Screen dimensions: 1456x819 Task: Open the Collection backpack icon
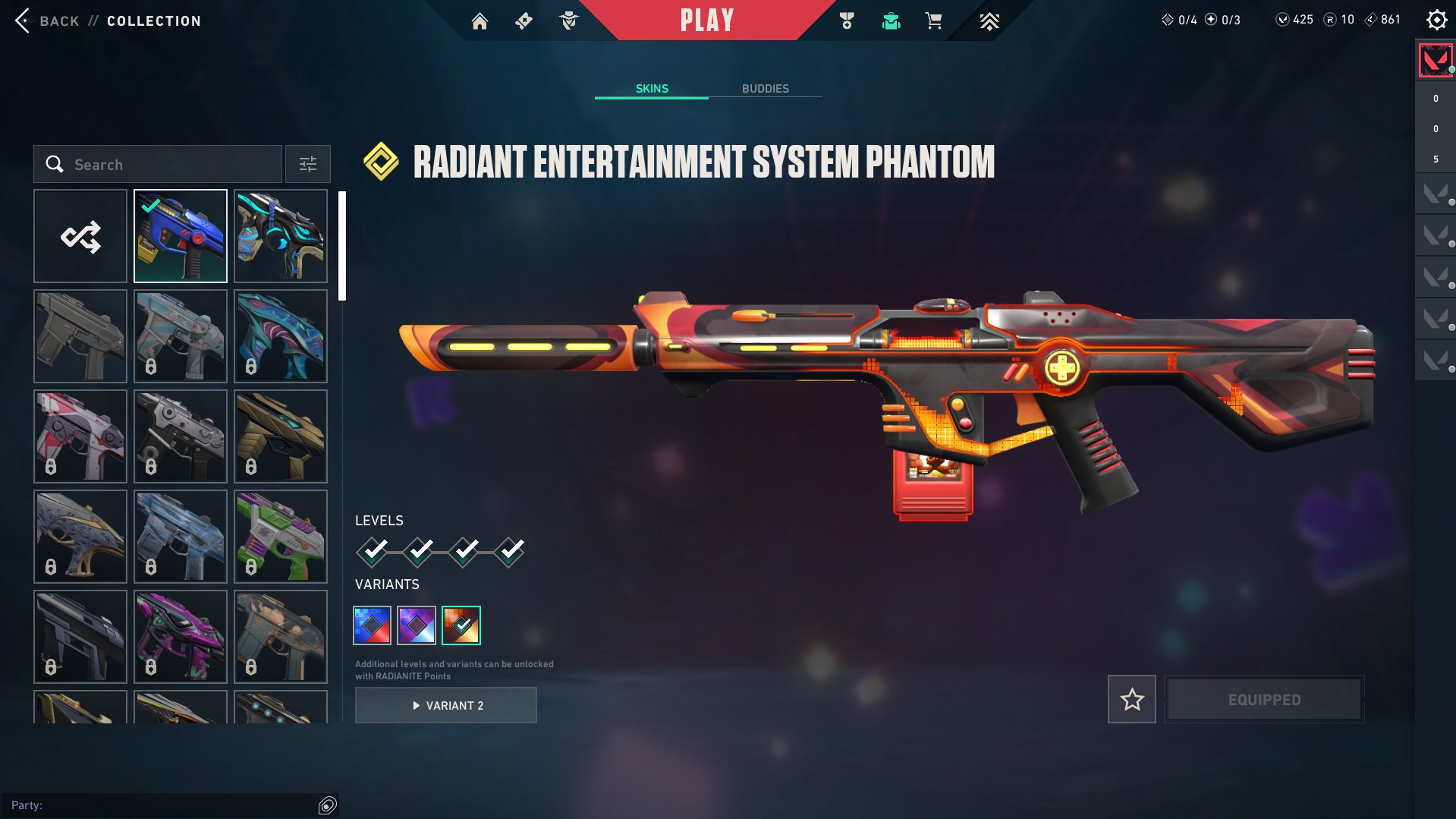[x=892, y=20]
